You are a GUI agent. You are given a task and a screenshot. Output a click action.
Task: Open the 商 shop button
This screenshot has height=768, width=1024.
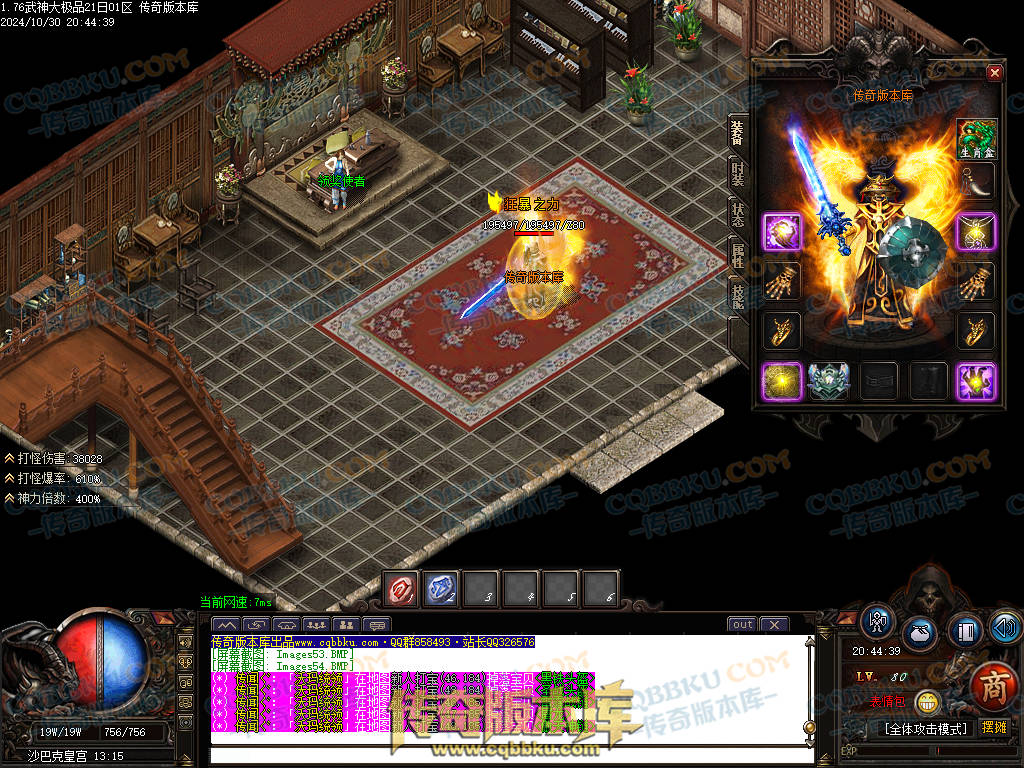(x=994, y=689)
